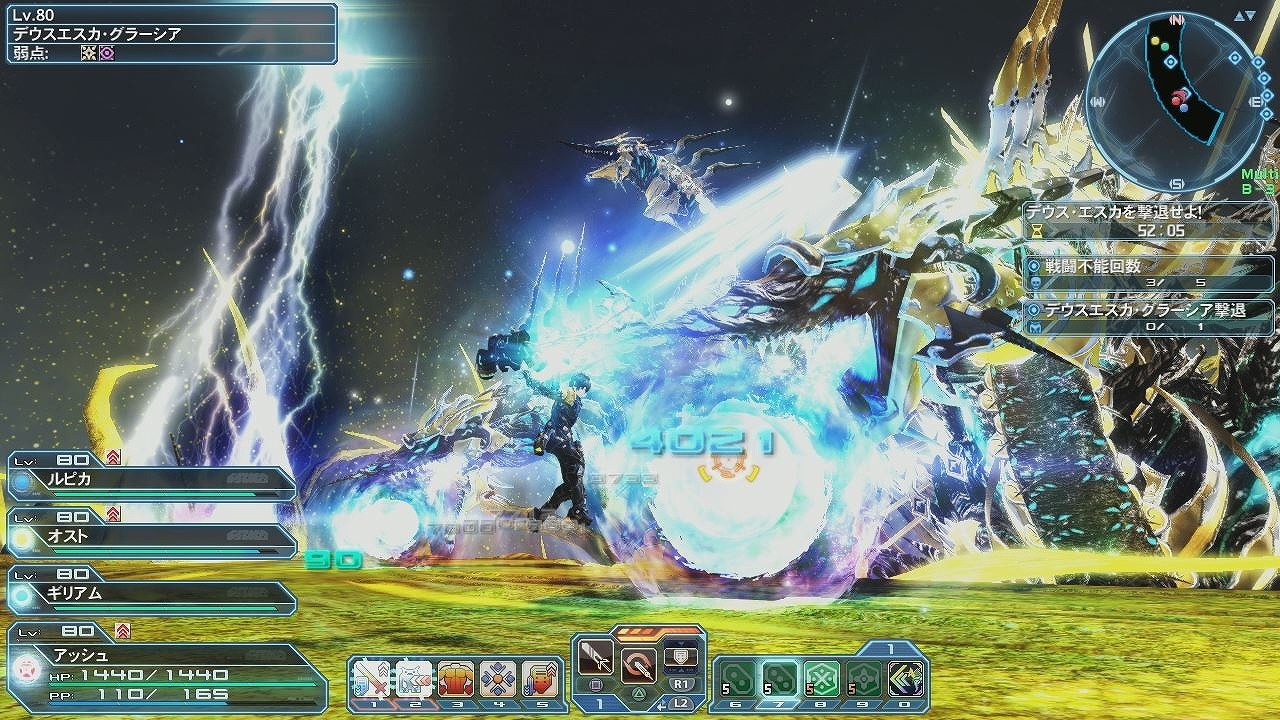Select party member ギリアム's status panel
The width and height of the screenshot is (1280, 720).
pos(152,595)
